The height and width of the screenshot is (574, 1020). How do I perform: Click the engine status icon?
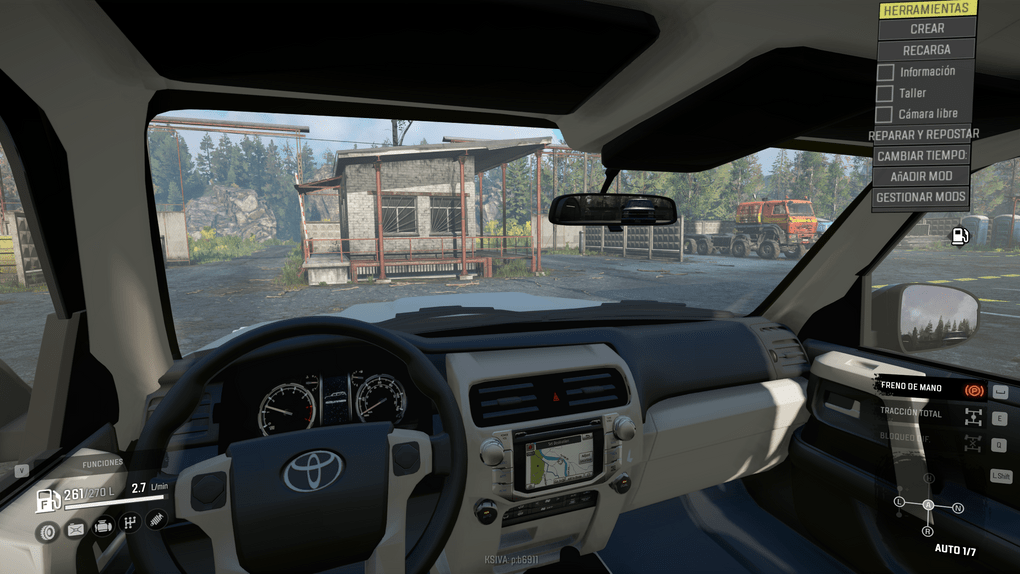coord(102,526)
